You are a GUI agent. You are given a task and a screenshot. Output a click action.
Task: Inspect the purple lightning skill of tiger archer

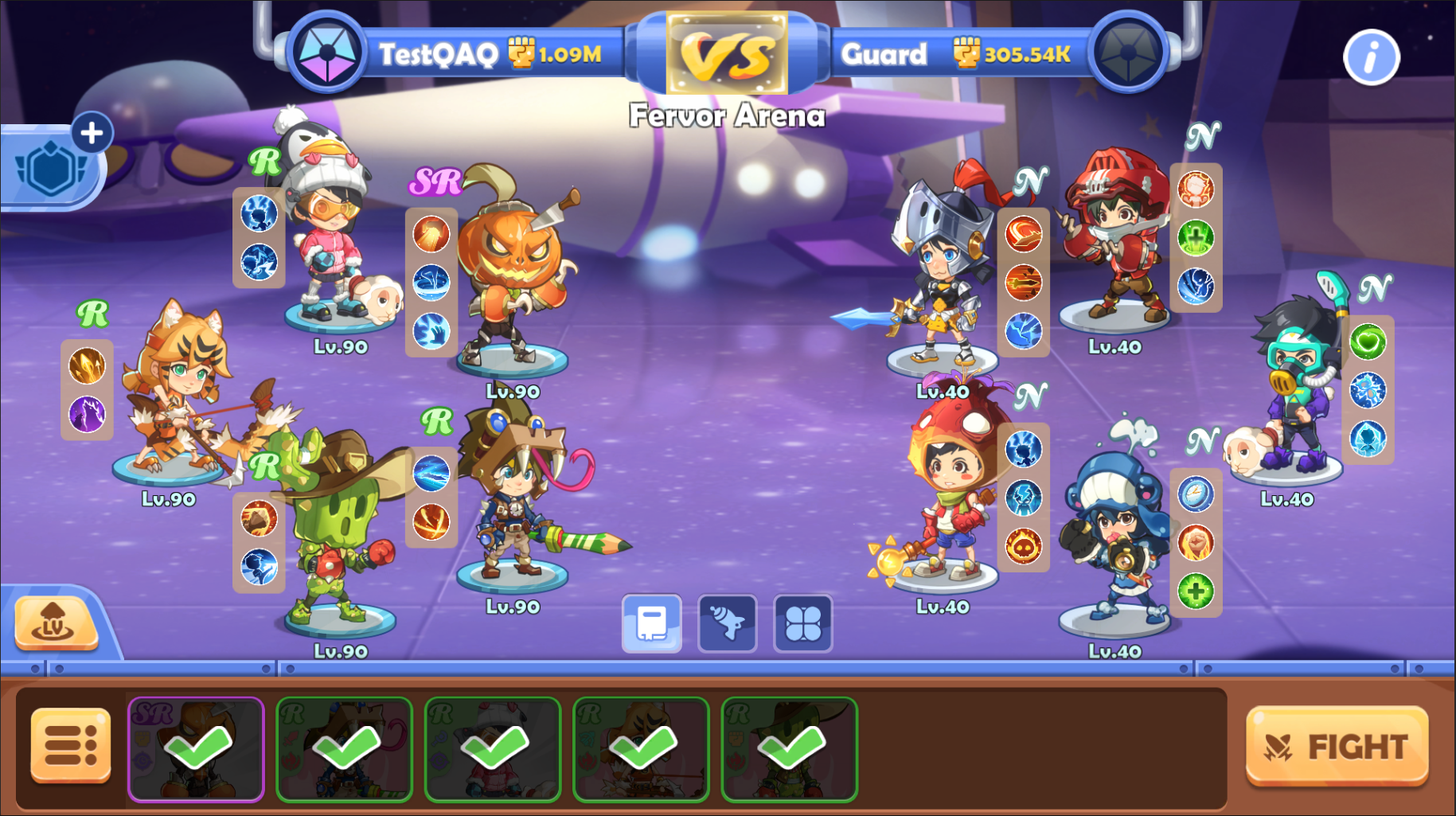[x=87, y=414]
